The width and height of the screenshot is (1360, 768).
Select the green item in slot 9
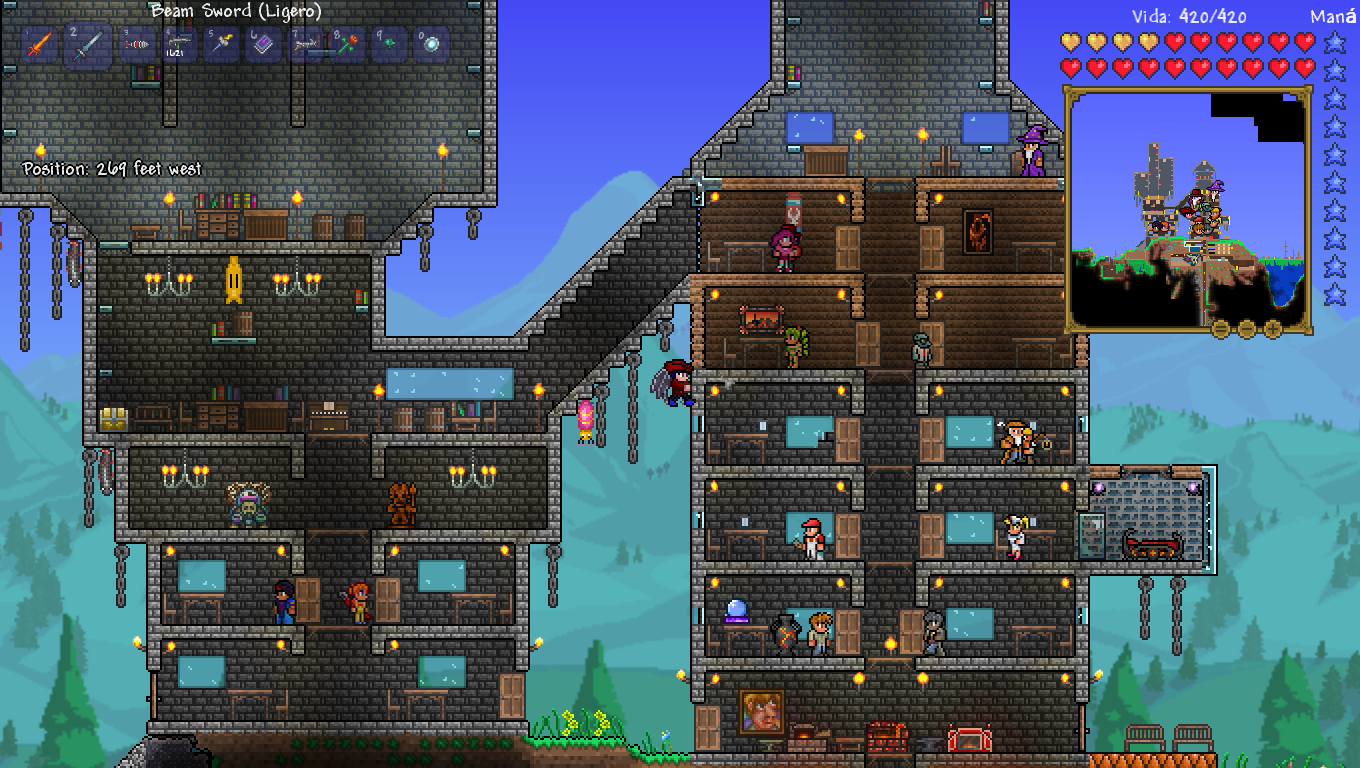(x=390, y=45)
